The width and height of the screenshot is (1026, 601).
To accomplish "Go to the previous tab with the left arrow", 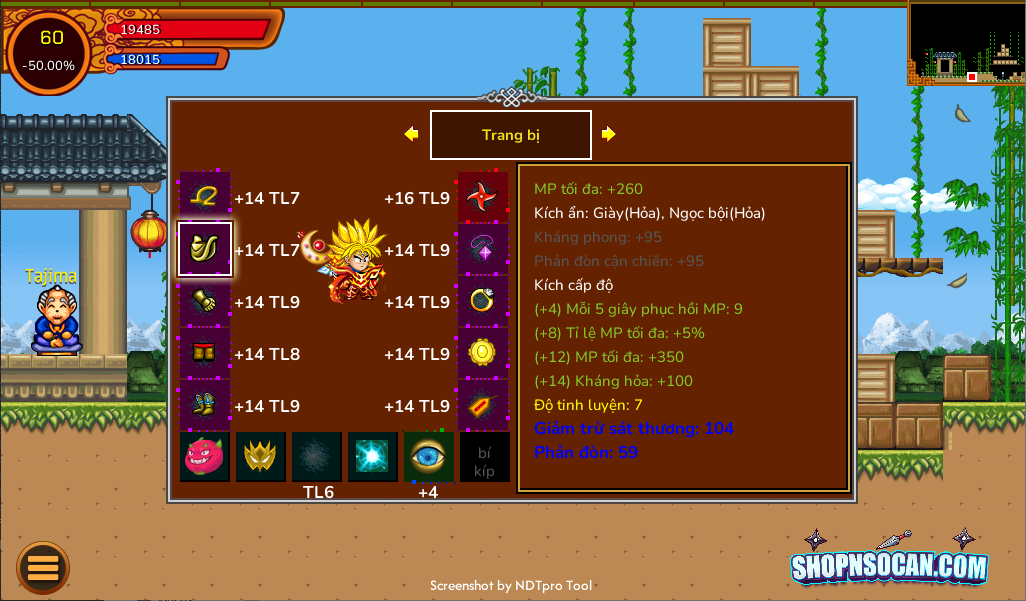I will point(411,134).
